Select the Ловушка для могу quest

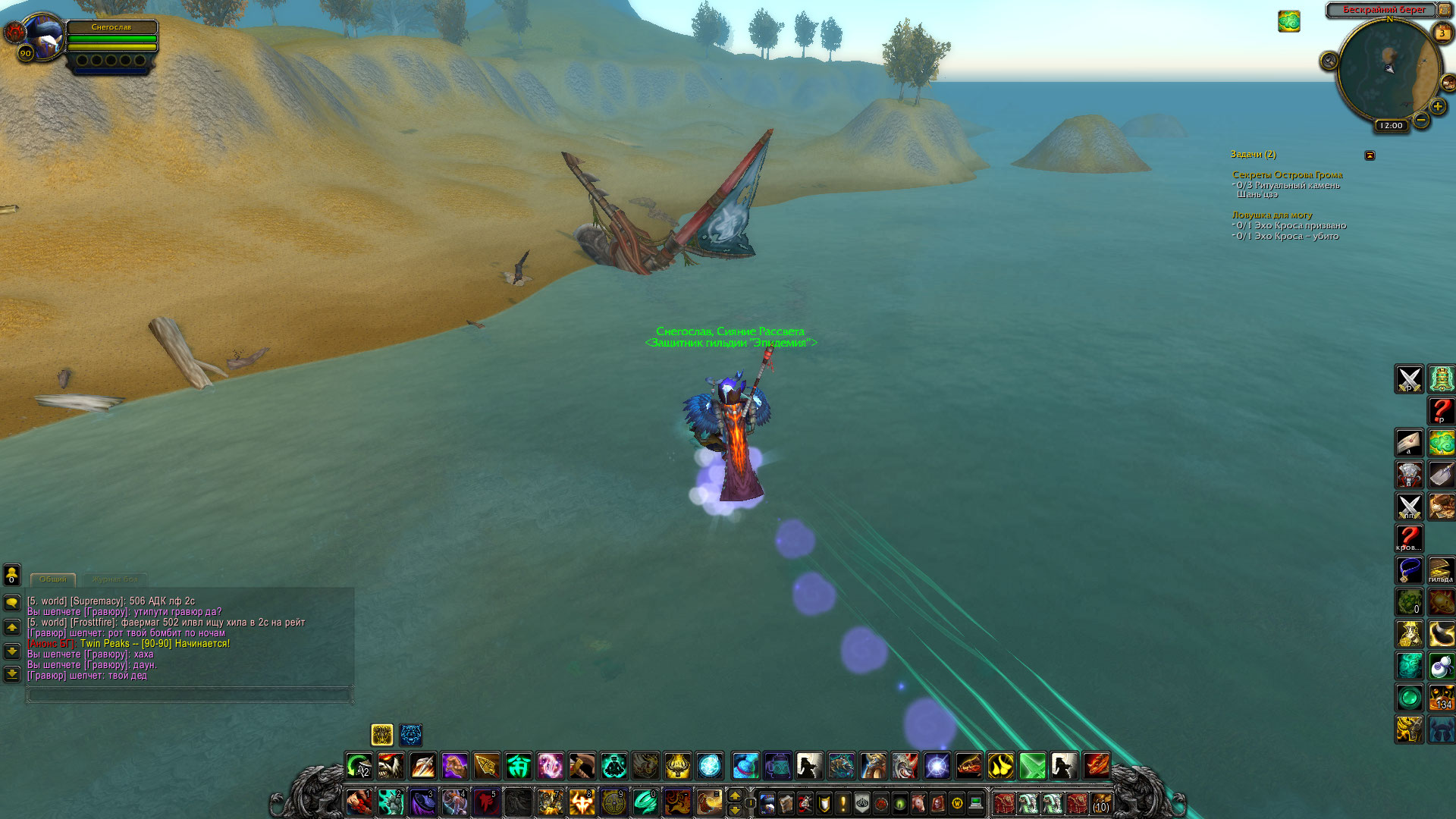[x=1272, y=215]
